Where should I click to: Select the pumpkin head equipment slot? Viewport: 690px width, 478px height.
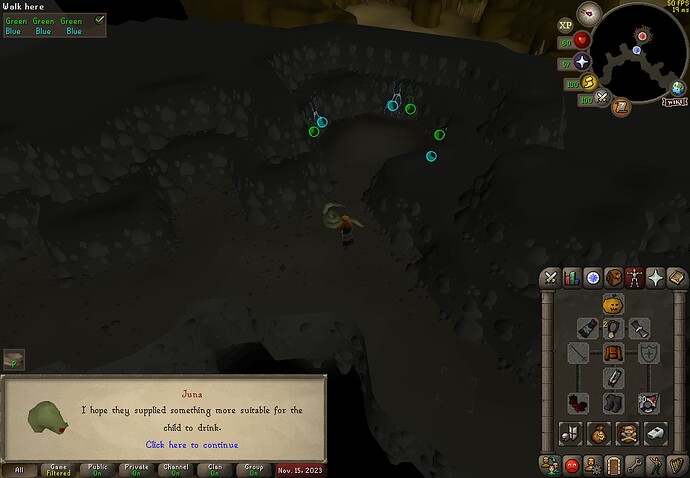coord(613,304)
